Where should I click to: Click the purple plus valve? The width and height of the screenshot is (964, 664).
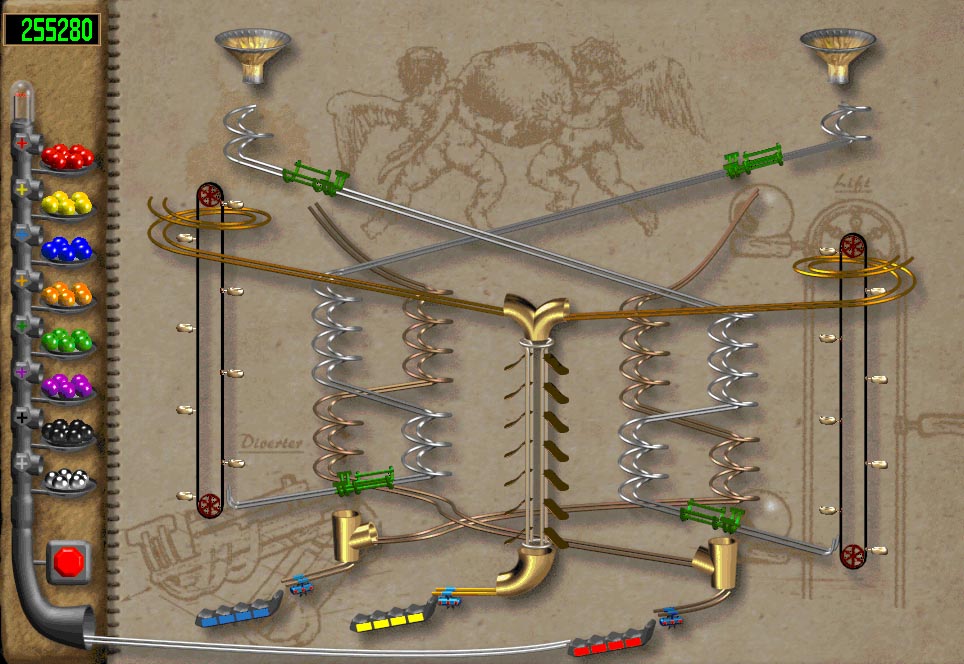(22, 372)
